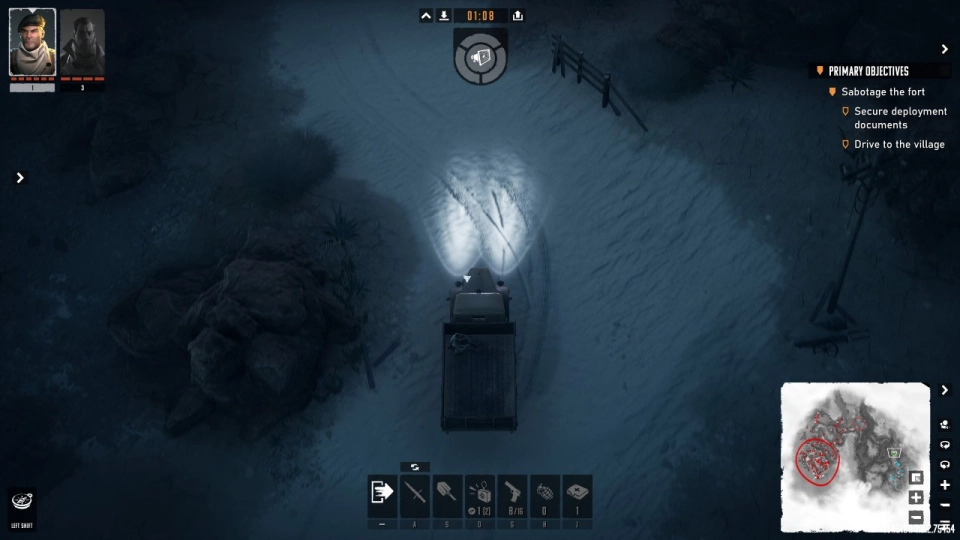The image size is (960, 540).
Task: Select the beret-wearing commando portrait
Action: 32,43
